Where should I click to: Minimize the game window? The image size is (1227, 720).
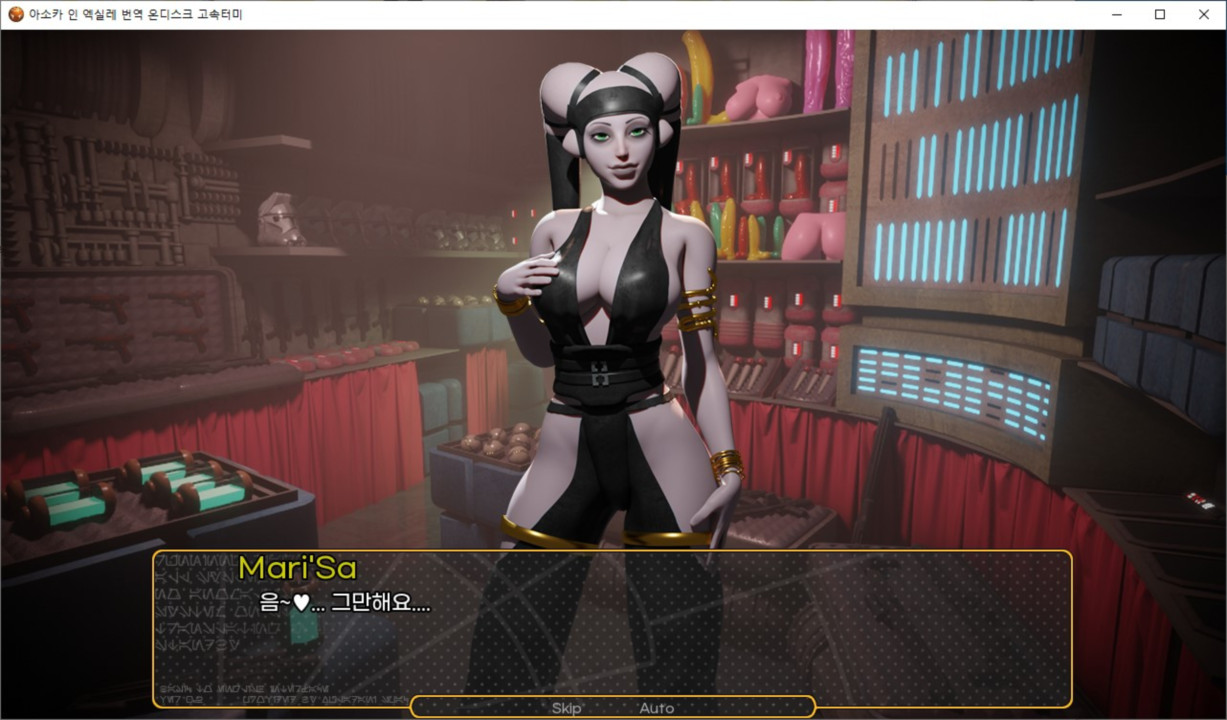(x=1115, y=14)
